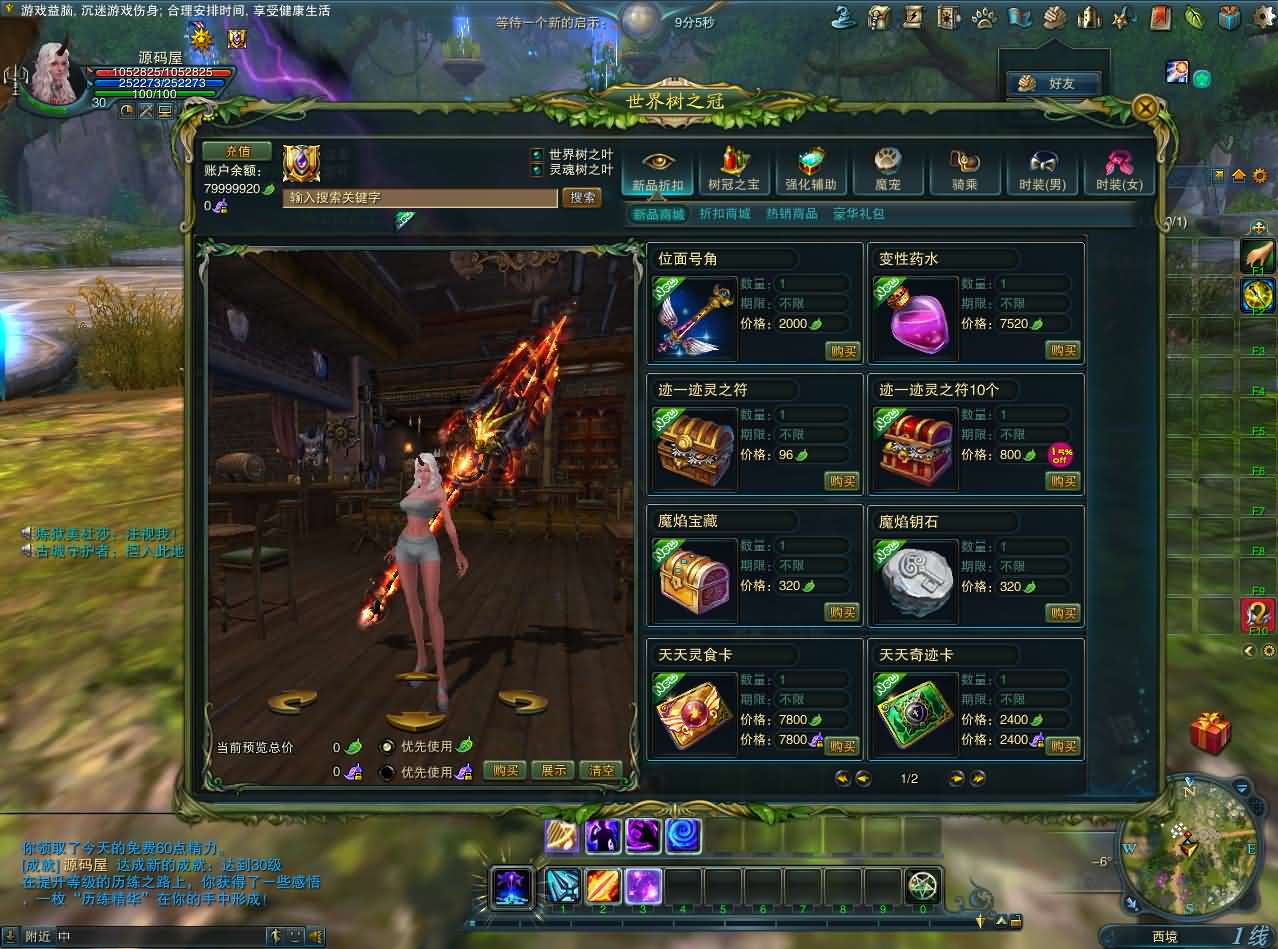Open the 好友 friends button
Screen dimensions: 1278x949
pyautogui.click(x=1053, y=84)
